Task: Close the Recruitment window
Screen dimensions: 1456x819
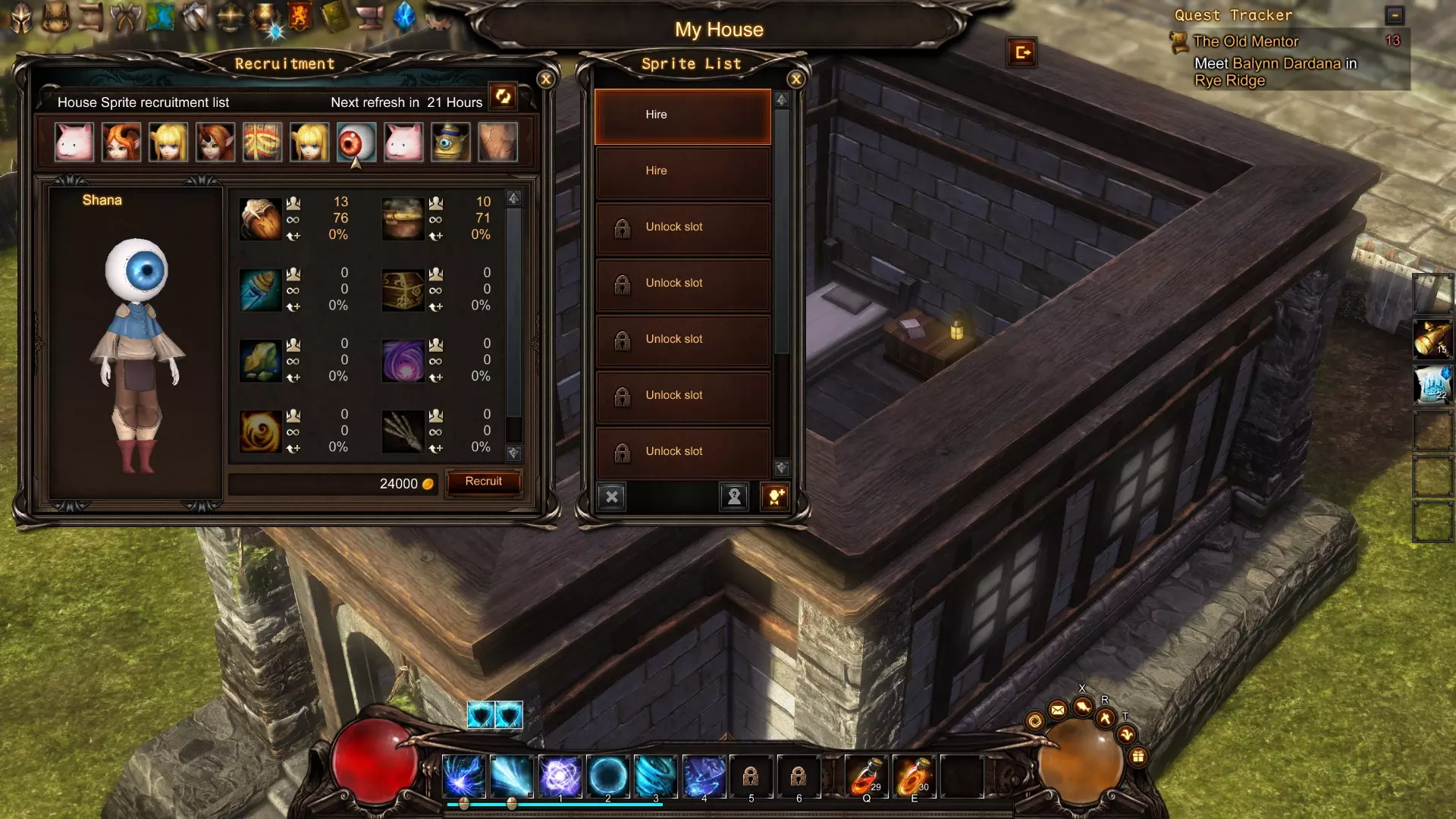Action: coord(545,80)
